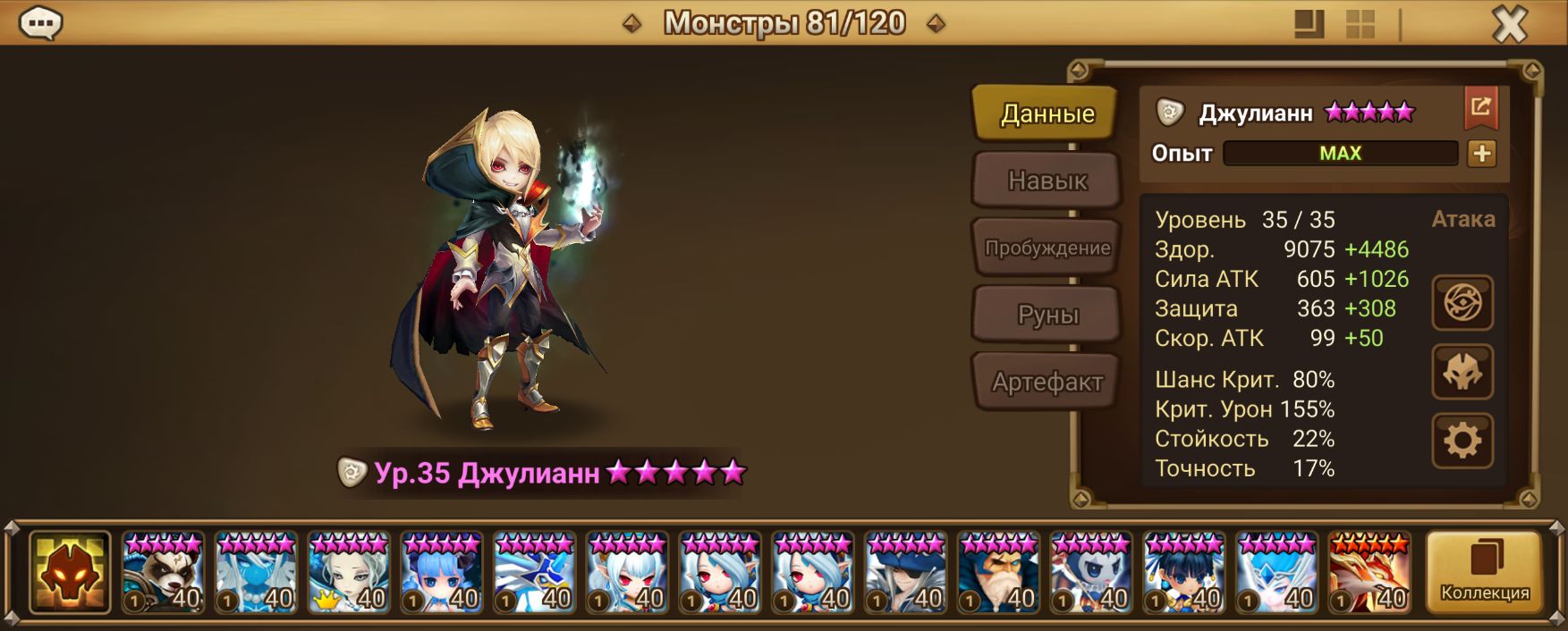
Task: Choose the monster thumbnail with the crown
Action: click(x=349, y=574)
